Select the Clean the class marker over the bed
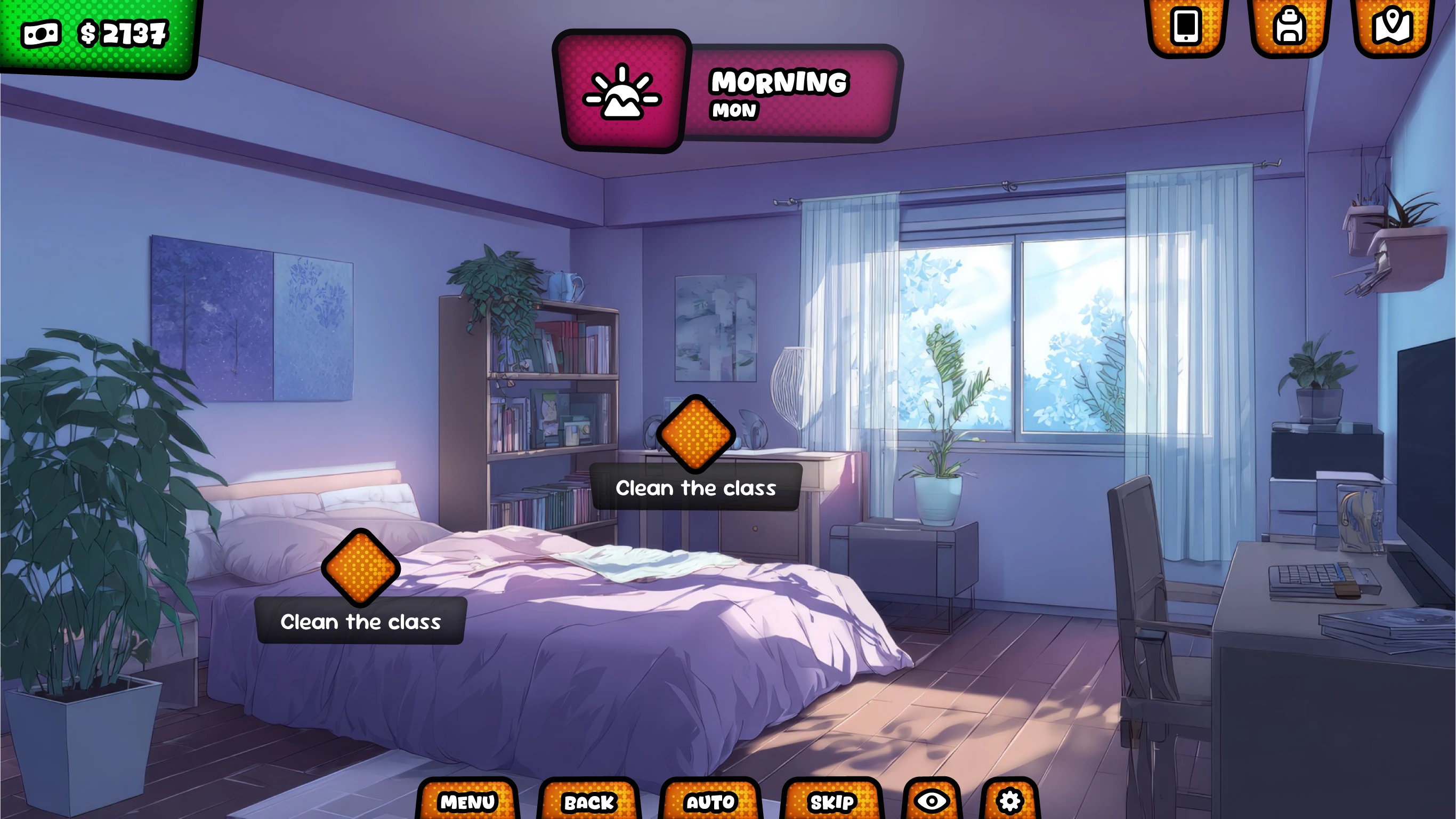Screen dimensions: 1456x819 coord(361,568)
